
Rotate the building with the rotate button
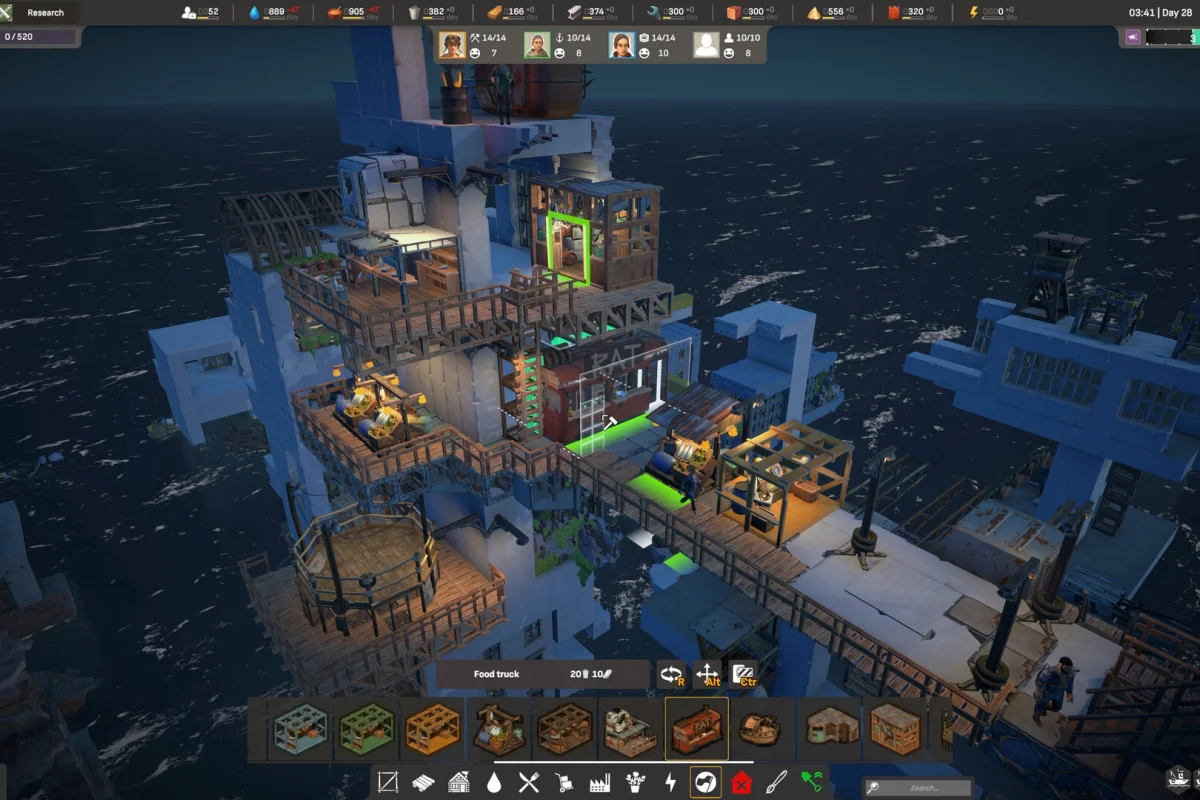[671, 675]
